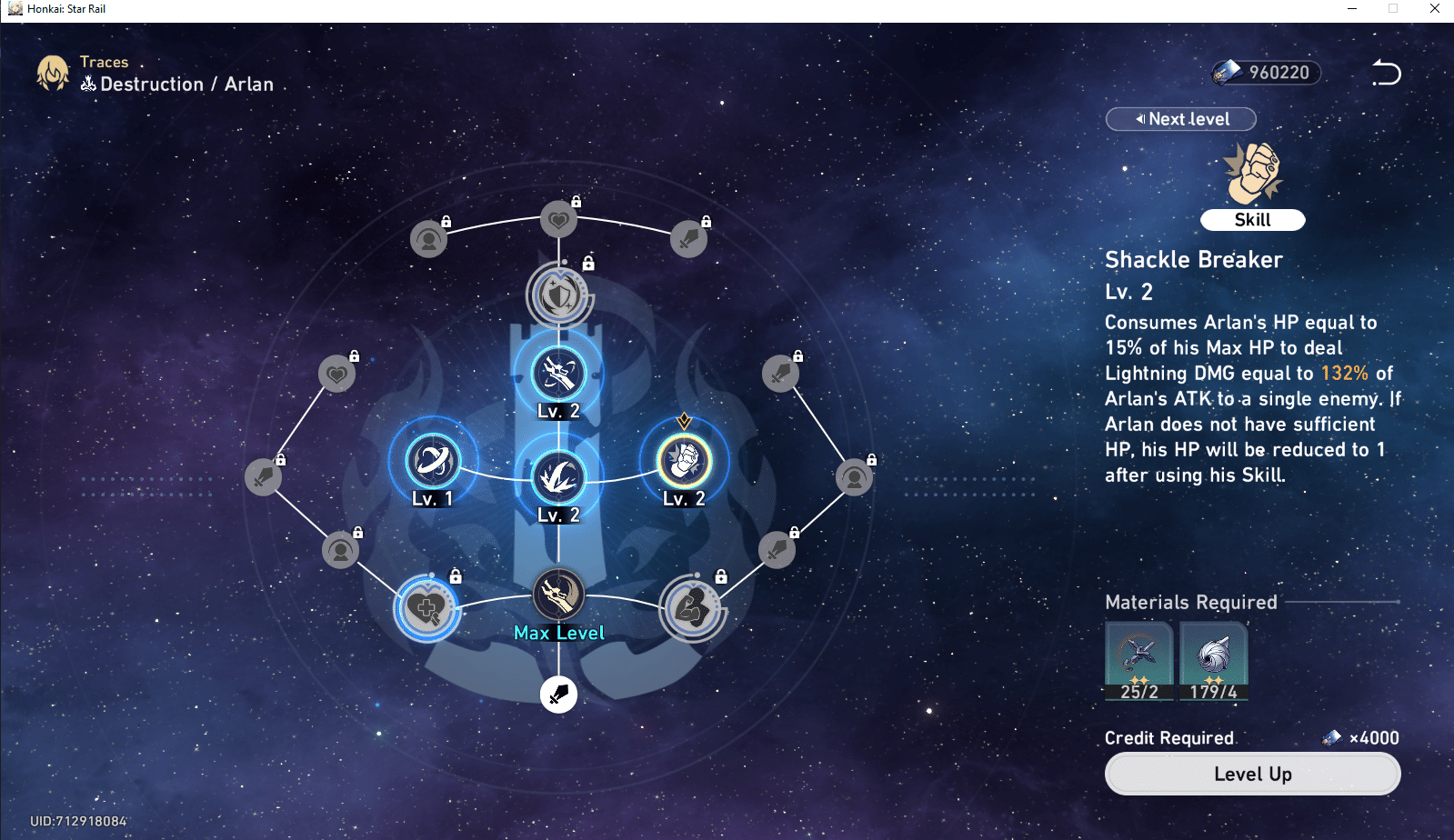Click the locked heart stat node on the left

pos(336,373)
